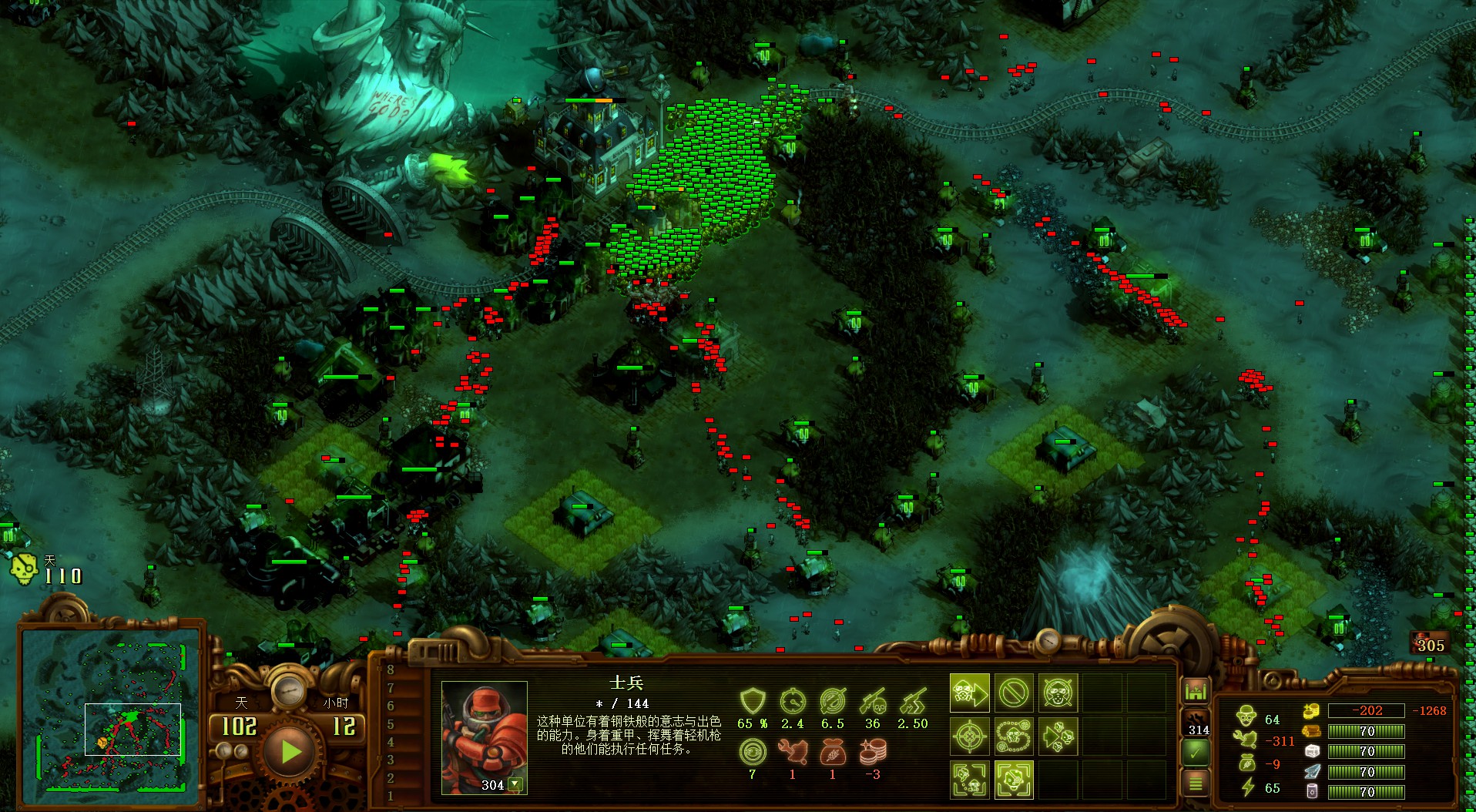Click the green checkmark button
This screenshot has width=1476, height=812.
[1196, 753]
